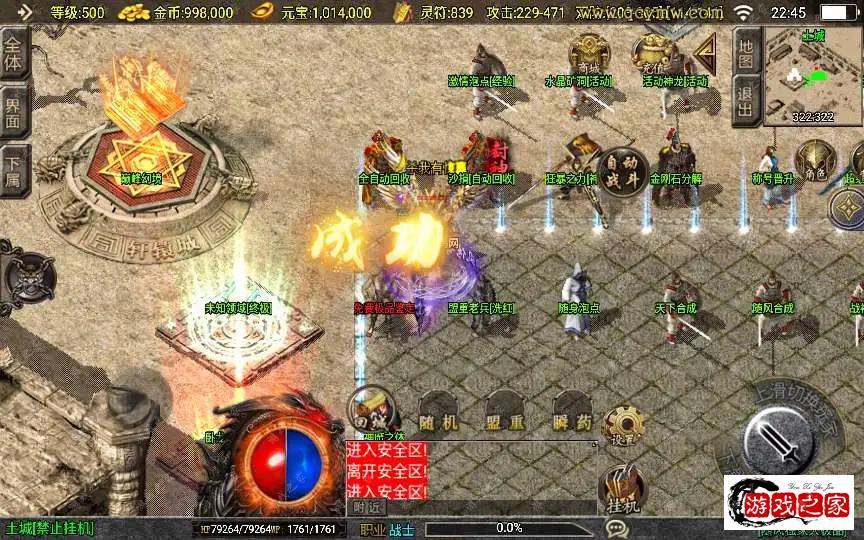Select the 附近 nearby chat channel

pos(367,507)
